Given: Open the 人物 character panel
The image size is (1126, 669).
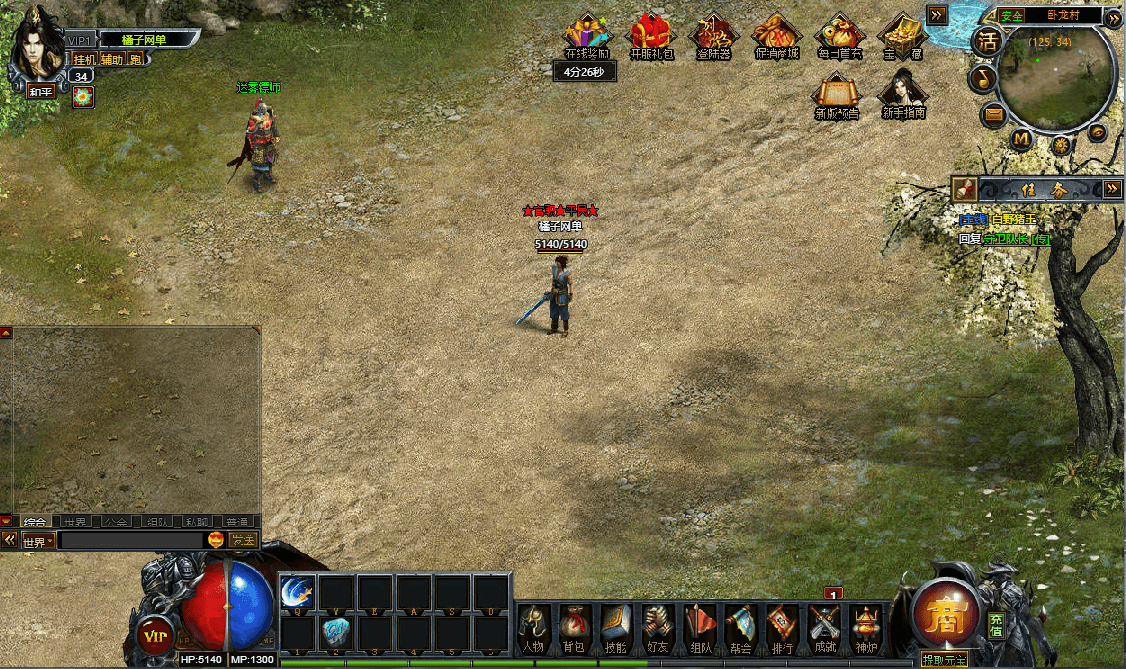Looking at the screenshot, I should 533,626.
